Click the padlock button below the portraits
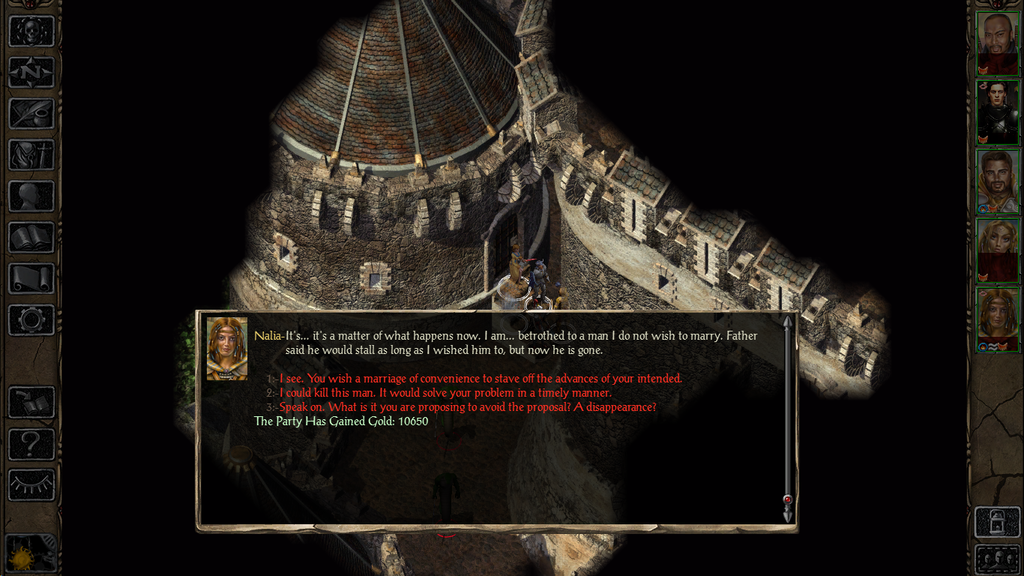Screen dimensions: 1024x576 click(x=997, y=521)
